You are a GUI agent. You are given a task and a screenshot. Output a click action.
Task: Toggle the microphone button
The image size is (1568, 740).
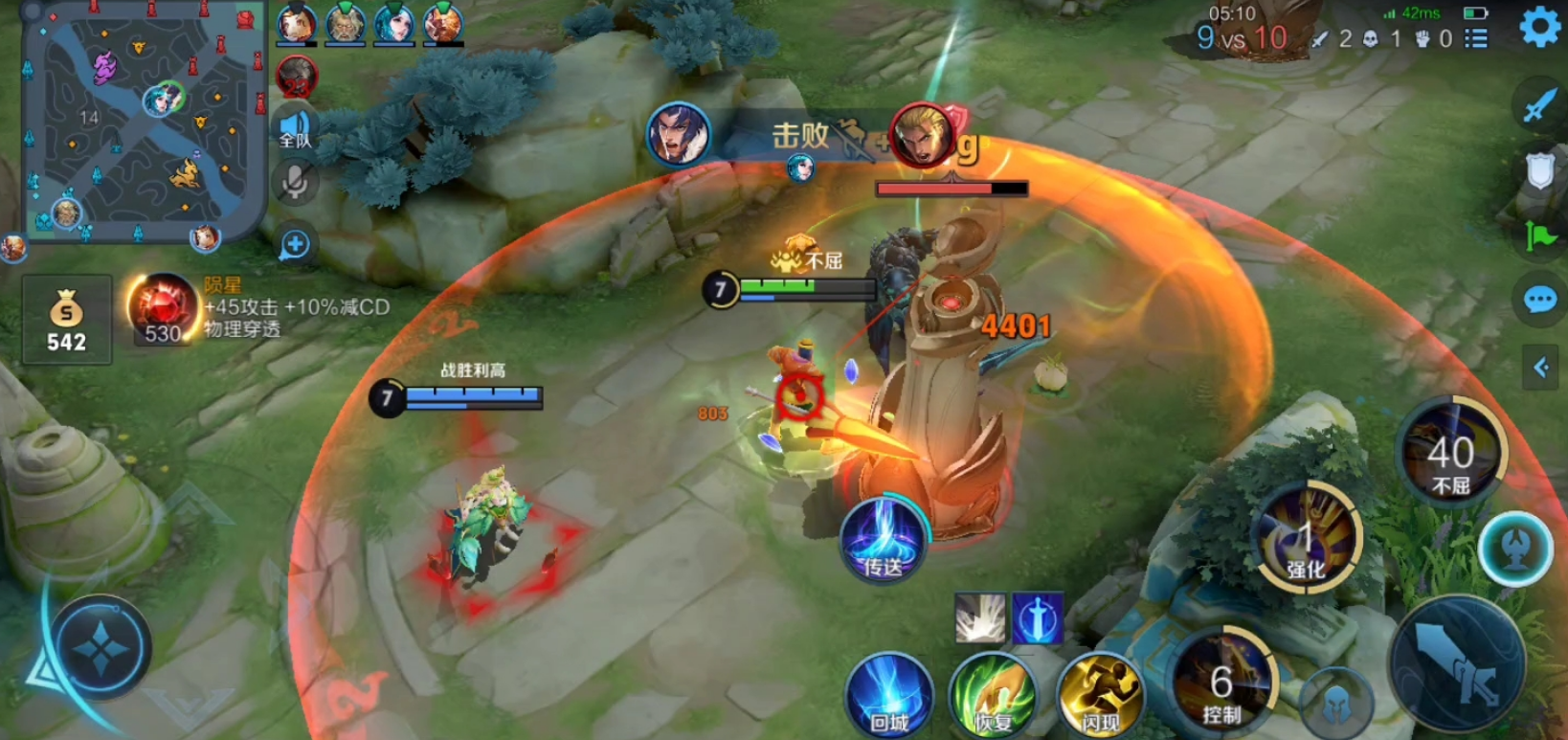point(295,181)
